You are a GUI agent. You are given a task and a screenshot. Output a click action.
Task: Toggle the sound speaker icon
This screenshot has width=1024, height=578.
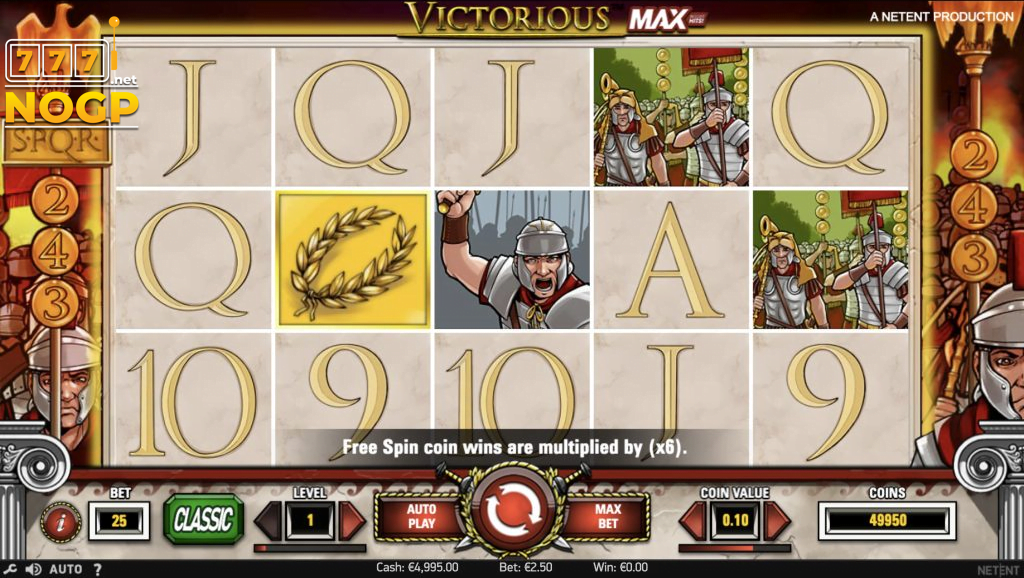click(x=33, y=569)
